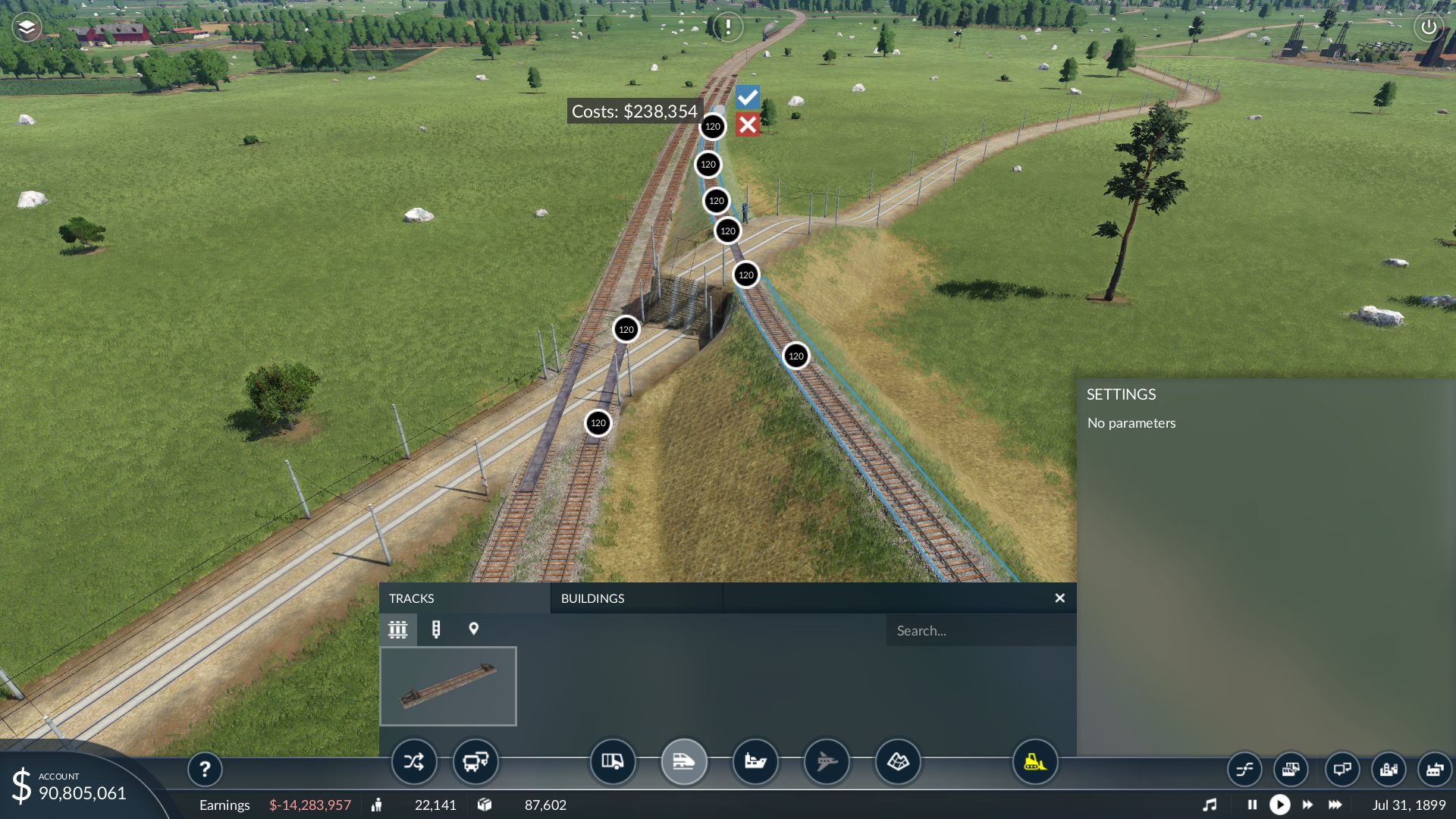The image size is (1456, 819).
Task: Confirm the track construction with the checkmark
Action: (747, 97)
